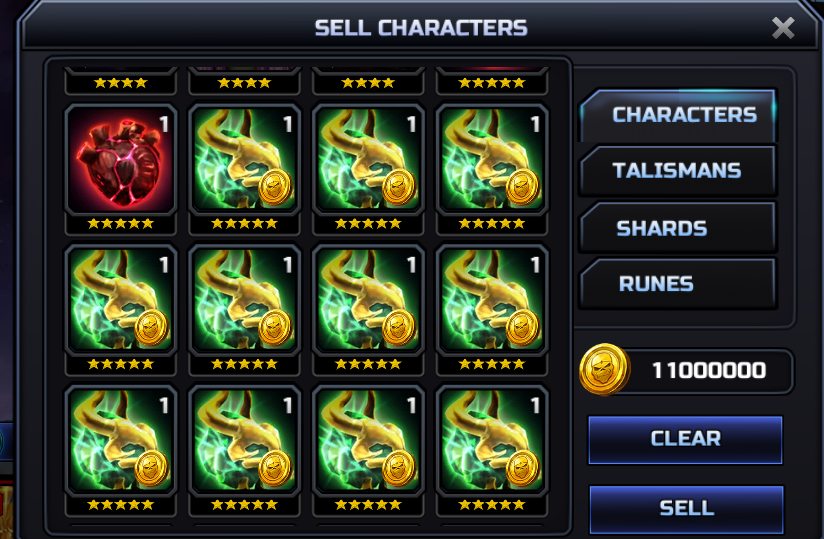Select the red heart item slot
824x539 pixels.
pos(121,160)
